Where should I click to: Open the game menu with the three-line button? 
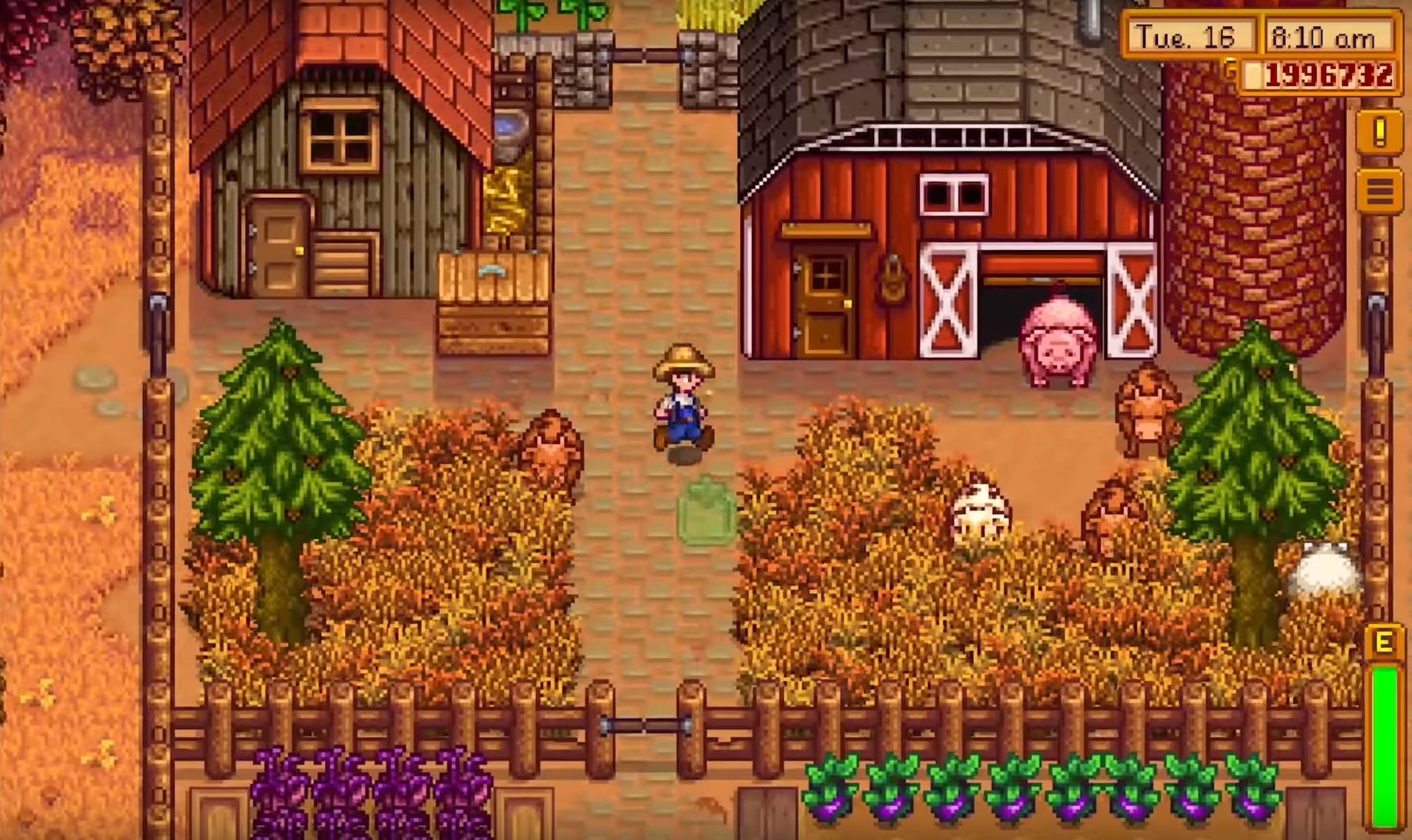1379,190
